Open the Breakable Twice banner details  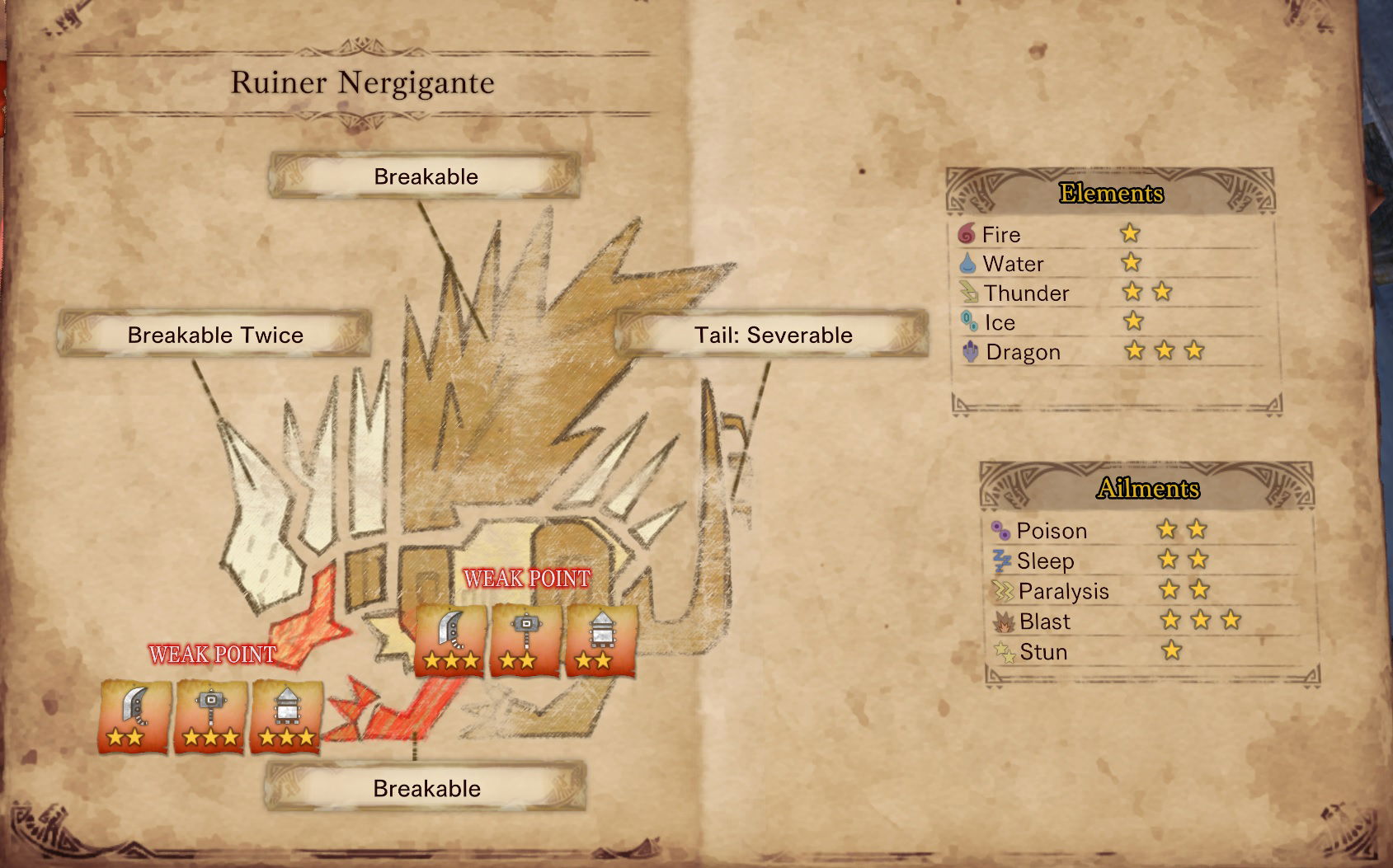(215, 335)
